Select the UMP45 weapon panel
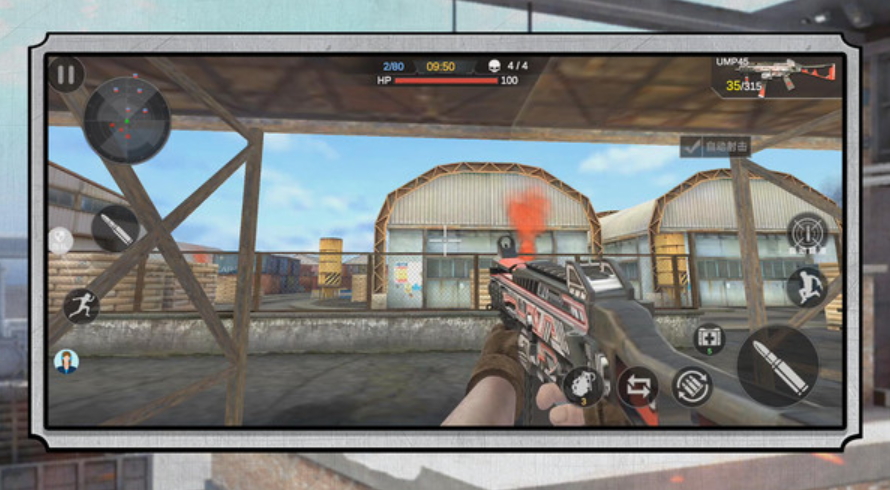890x490 pixels. coord(776,77)
